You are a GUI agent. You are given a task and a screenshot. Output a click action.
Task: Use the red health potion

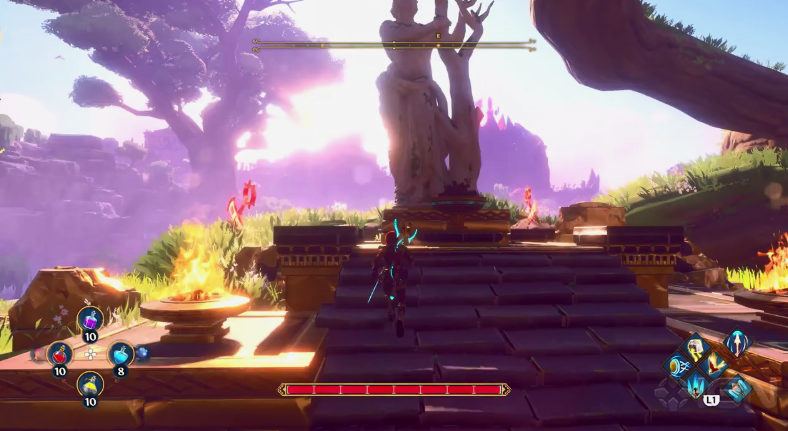[60, 353]
